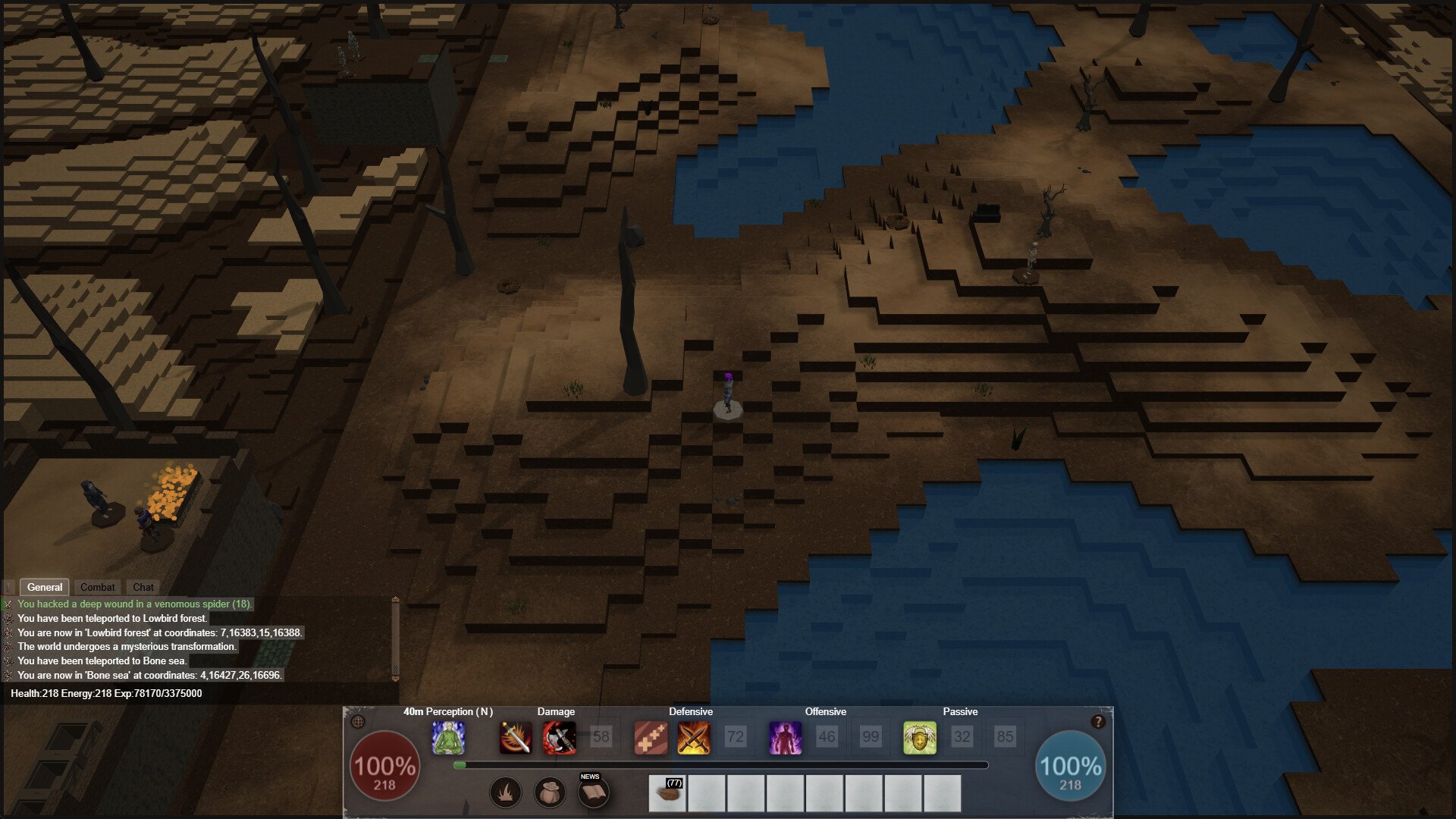Open the Chat tab
1456x819 pixels.
tap(143, 587)
